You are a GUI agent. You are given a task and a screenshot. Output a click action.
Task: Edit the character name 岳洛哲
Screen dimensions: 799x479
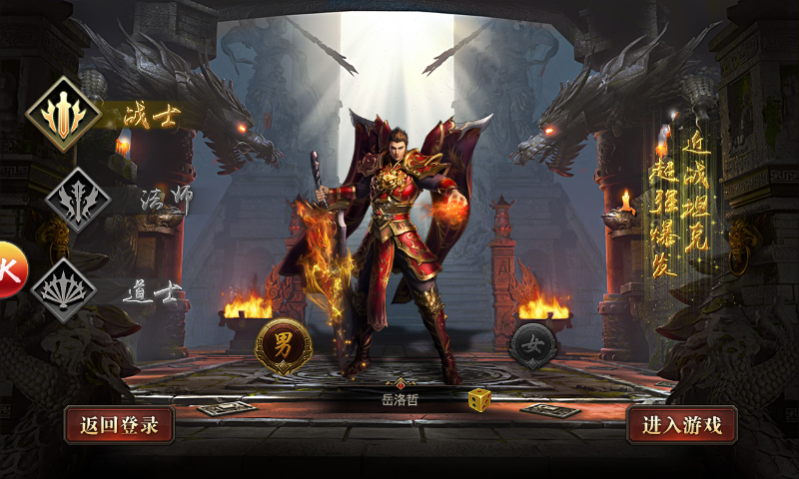click(400, 400)
